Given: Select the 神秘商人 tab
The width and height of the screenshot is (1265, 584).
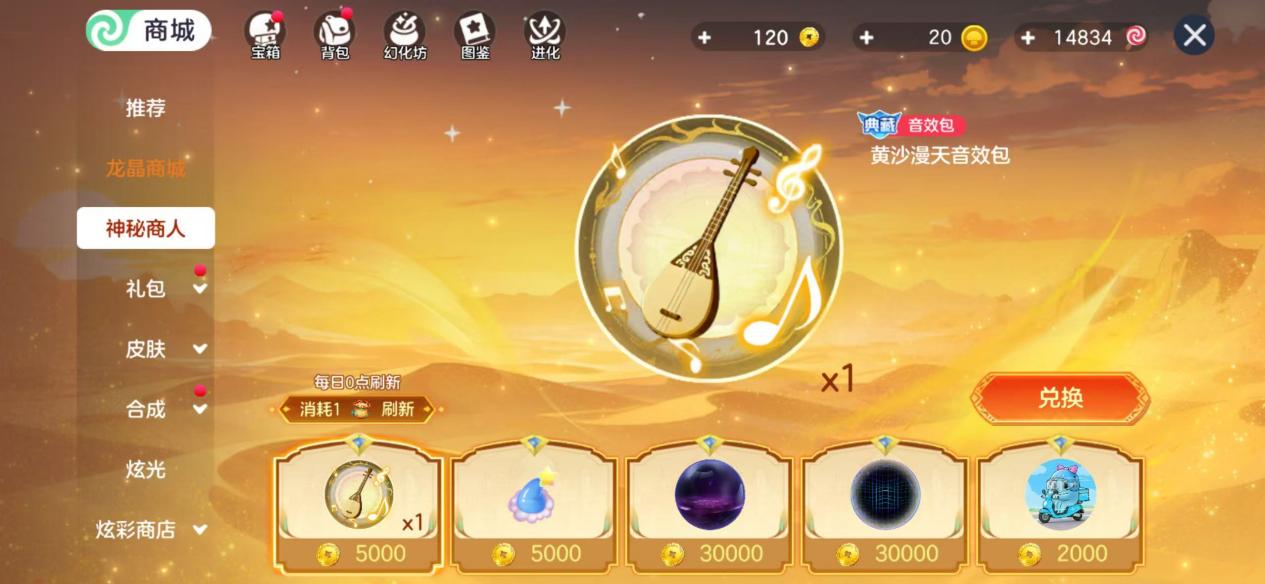Looking at the screenshot, I should tap(146, 228).
